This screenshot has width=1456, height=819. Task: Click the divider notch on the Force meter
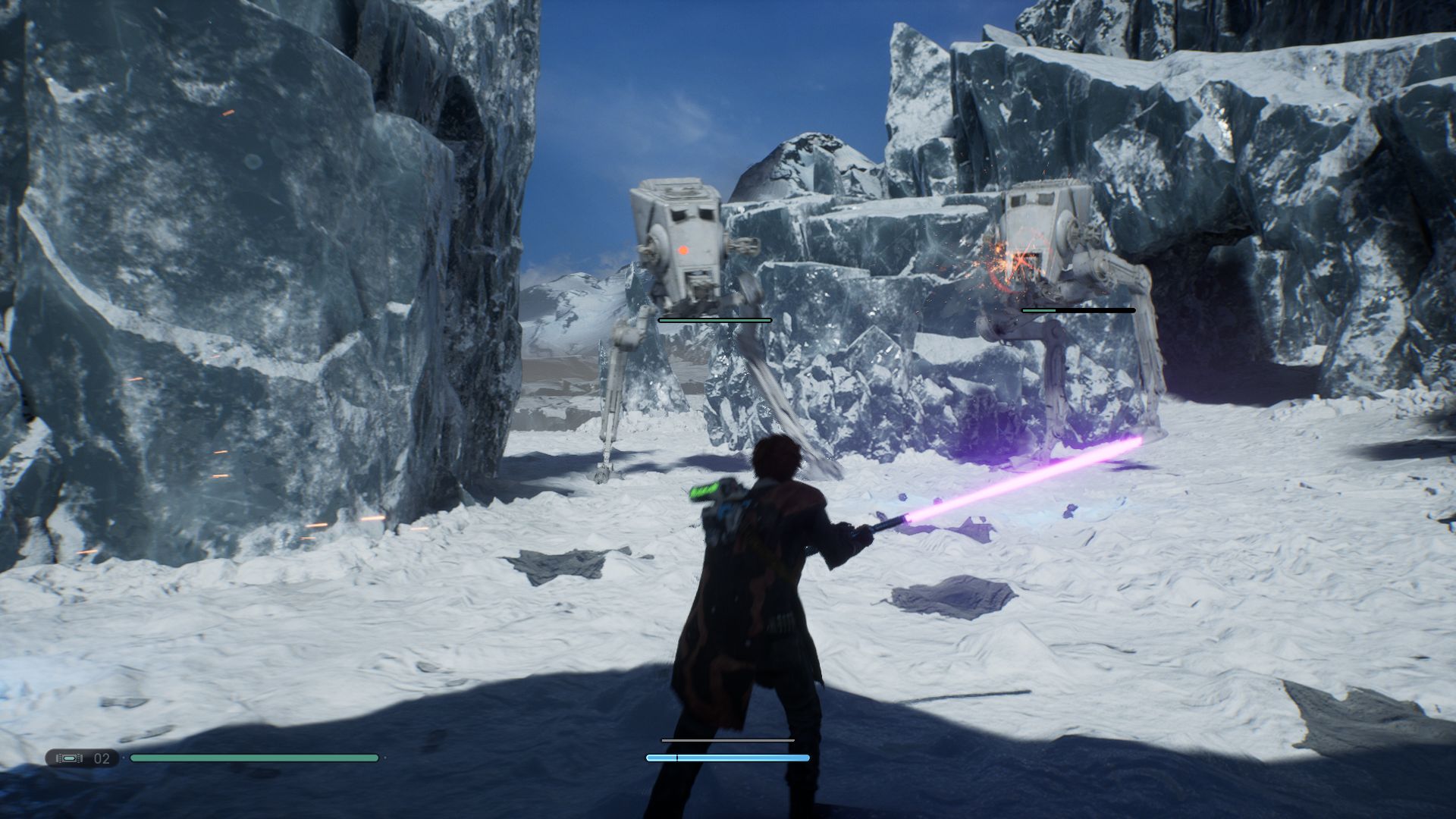pos(676,757)
